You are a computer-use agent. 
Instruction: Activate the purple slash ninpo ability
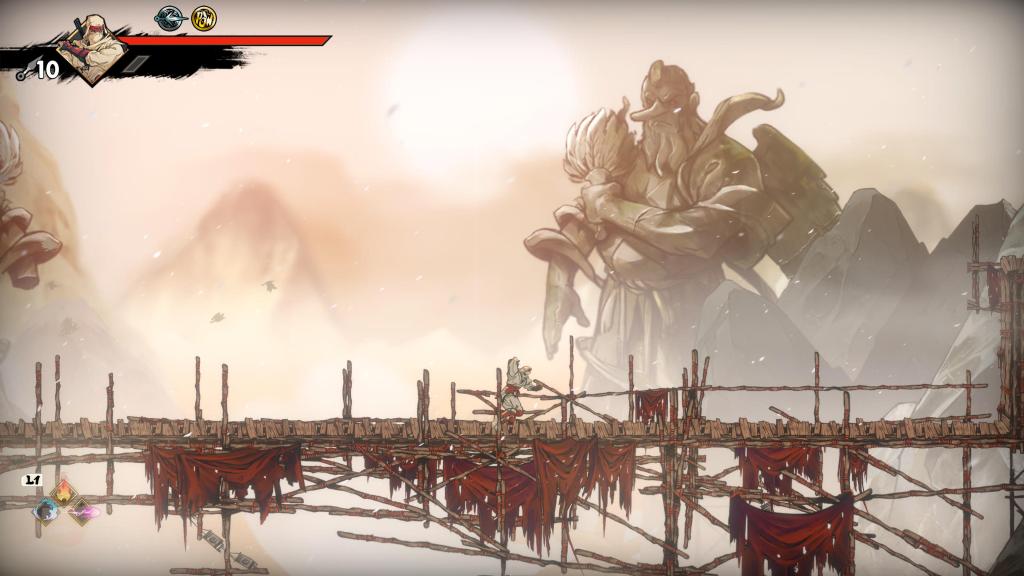pyautogui.click(x=82, y=511)
